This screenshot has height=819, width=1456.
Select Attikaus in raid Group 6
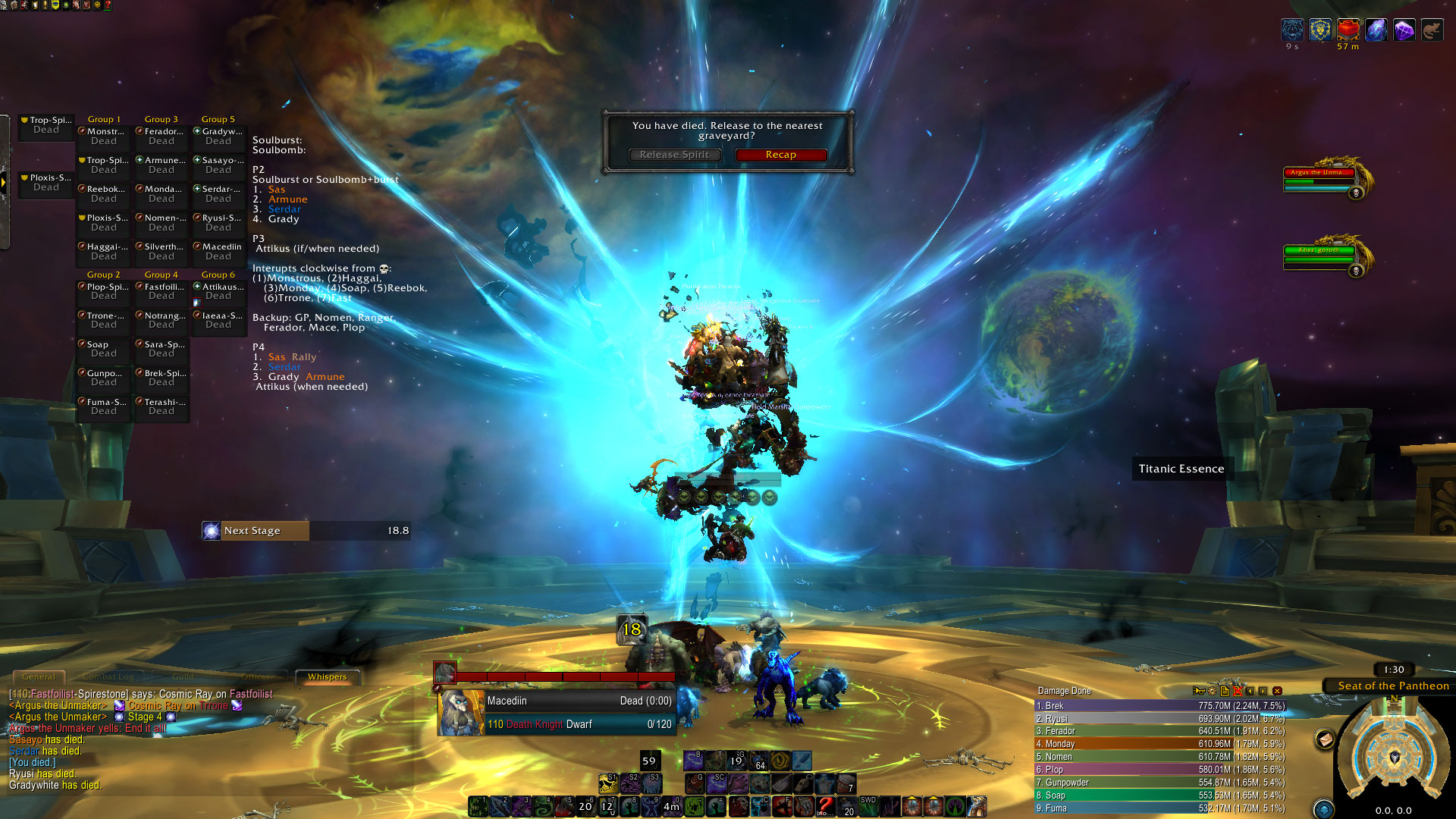[218, 291]
